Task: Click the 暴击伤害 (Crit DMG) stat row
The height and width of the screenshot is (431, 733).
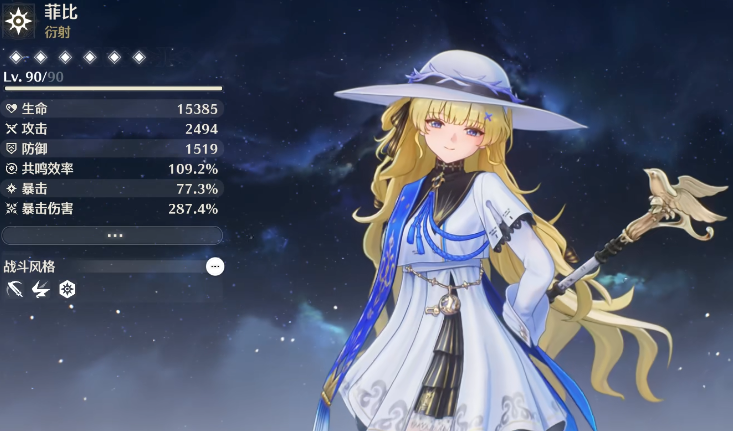Action: [x=112, y=208]
